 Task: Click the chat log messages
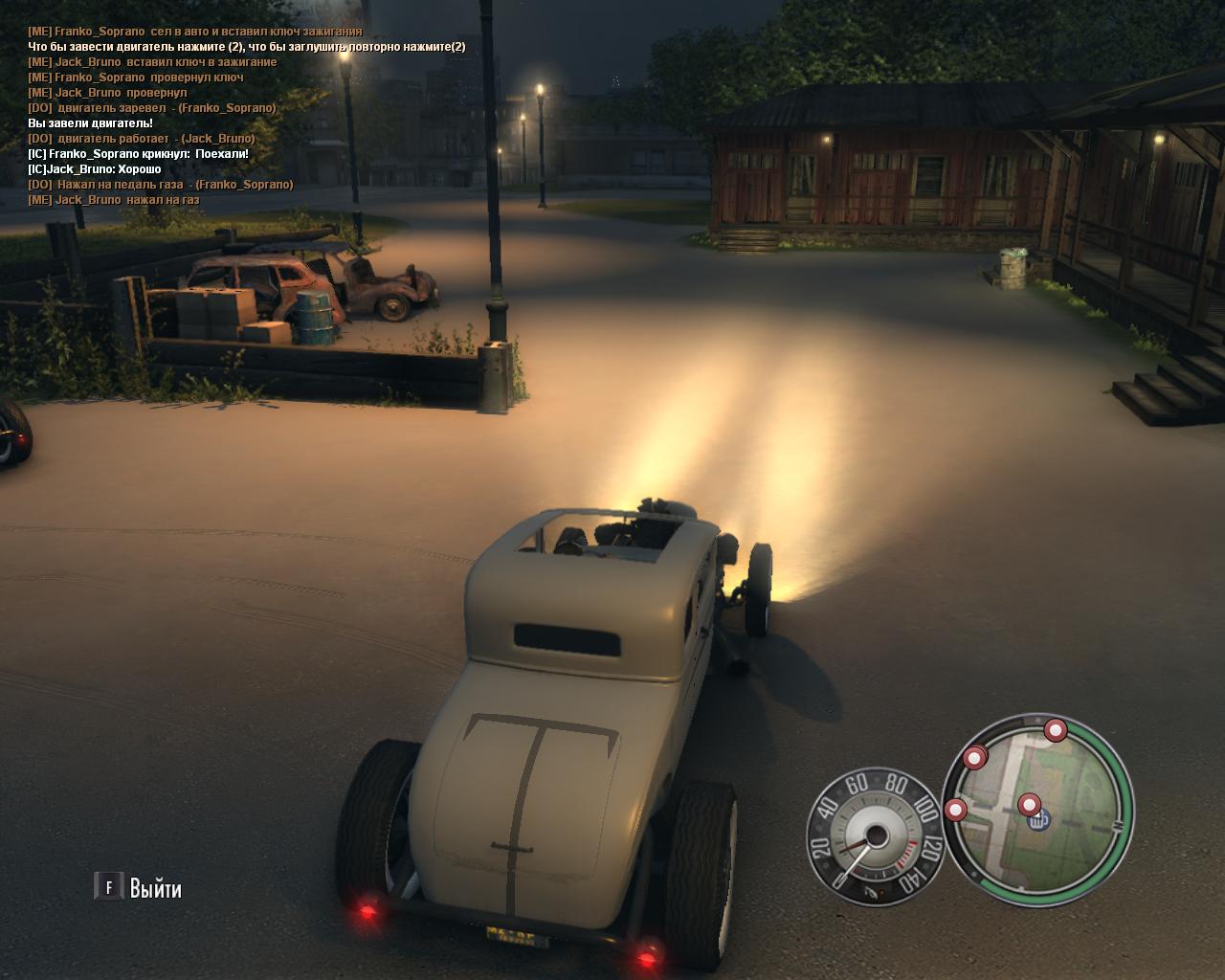191,115
